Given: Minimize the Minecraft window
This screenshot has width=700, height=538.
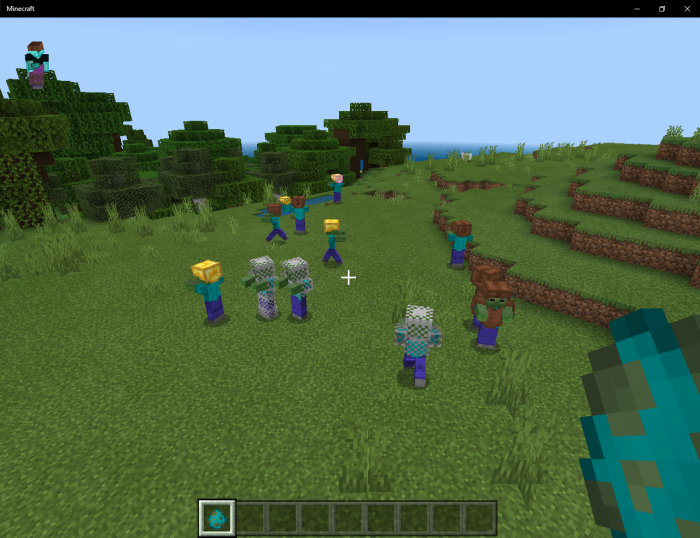Looking at the screenshot, I should [637, 8].
